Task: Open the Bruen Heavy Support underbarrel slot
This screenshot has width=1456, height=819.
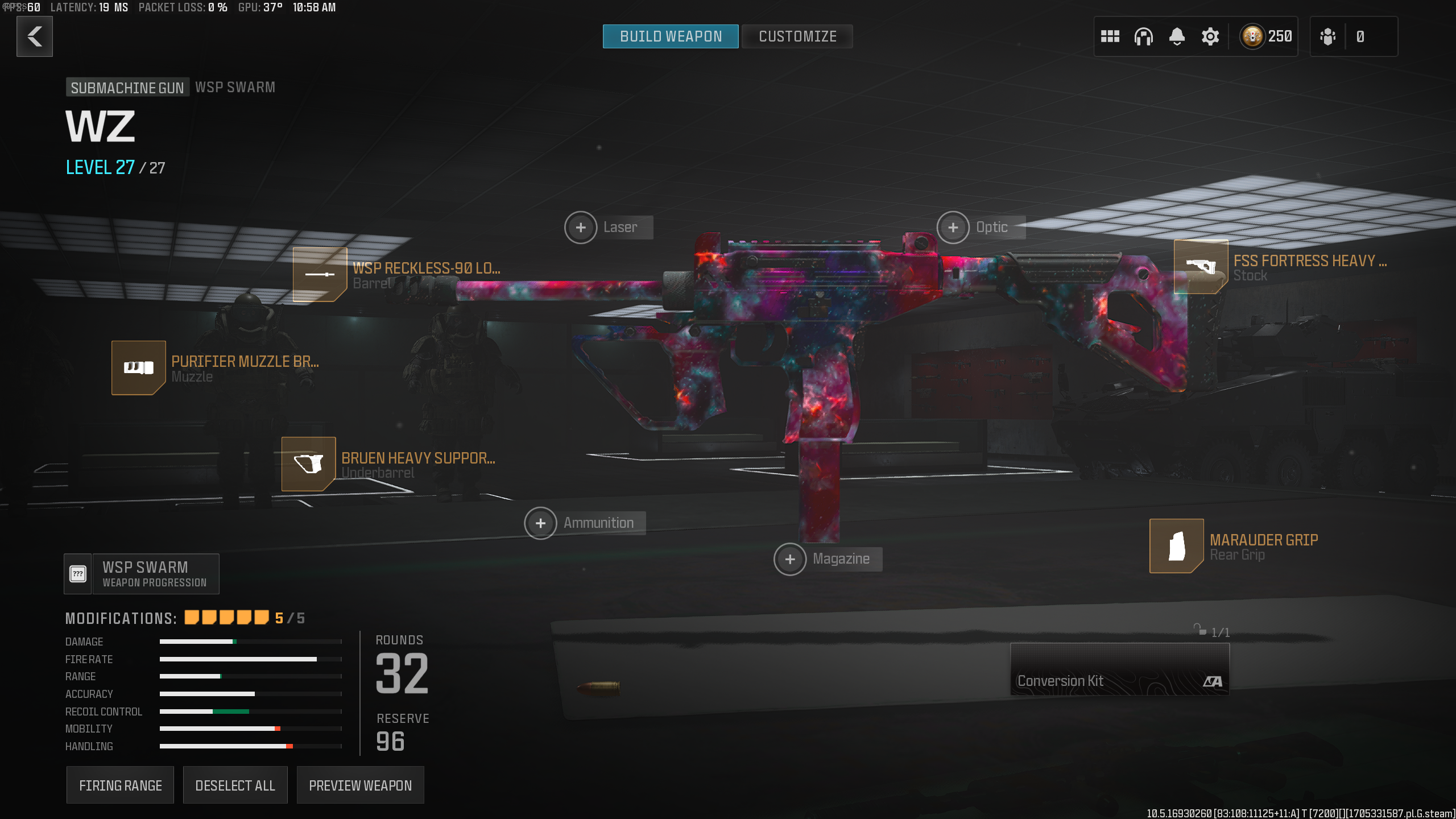Action: pos(309,464)
